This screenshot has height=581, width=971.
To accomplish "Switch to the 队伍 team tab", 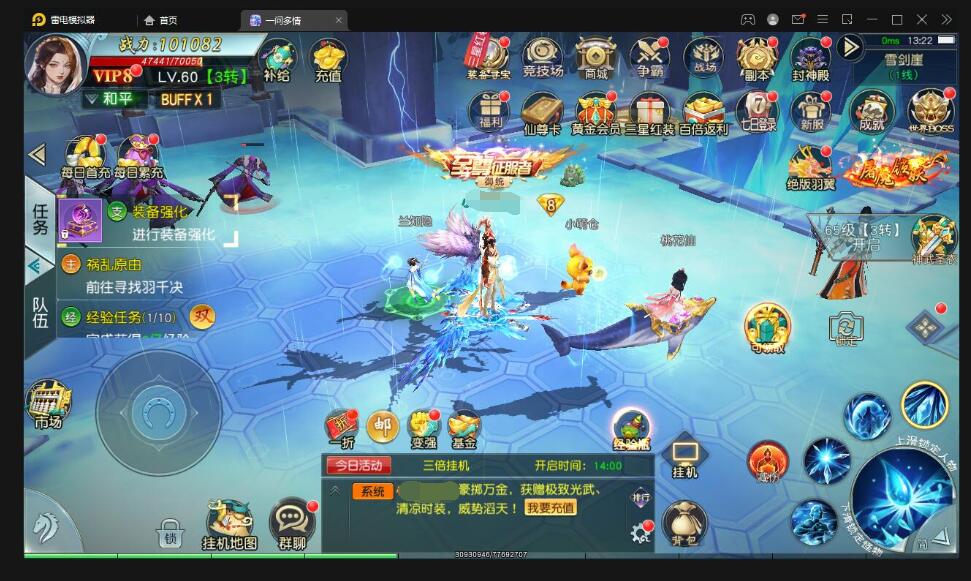I will [40, 311].
